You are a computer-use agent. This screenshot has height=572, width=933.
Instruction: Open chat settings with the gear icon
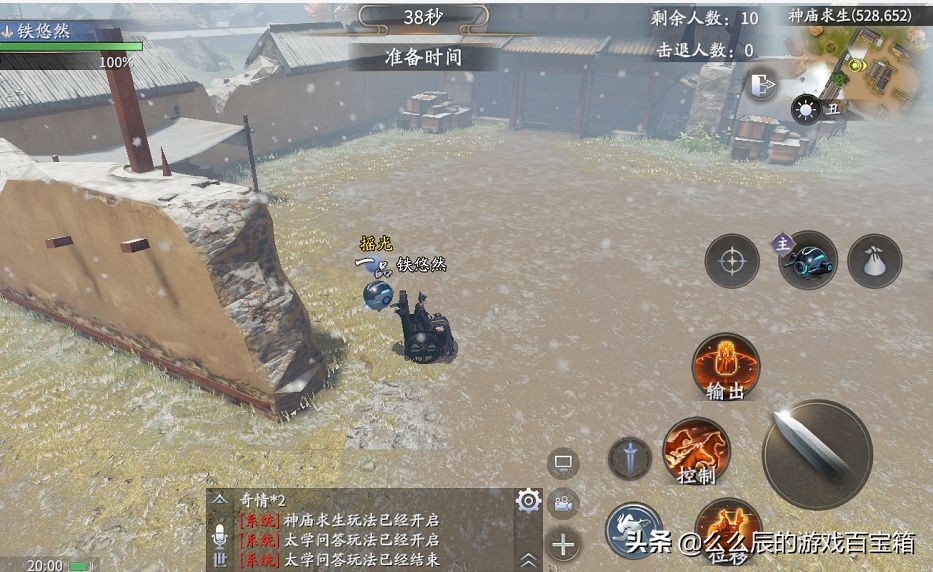[x=528, y=501]
